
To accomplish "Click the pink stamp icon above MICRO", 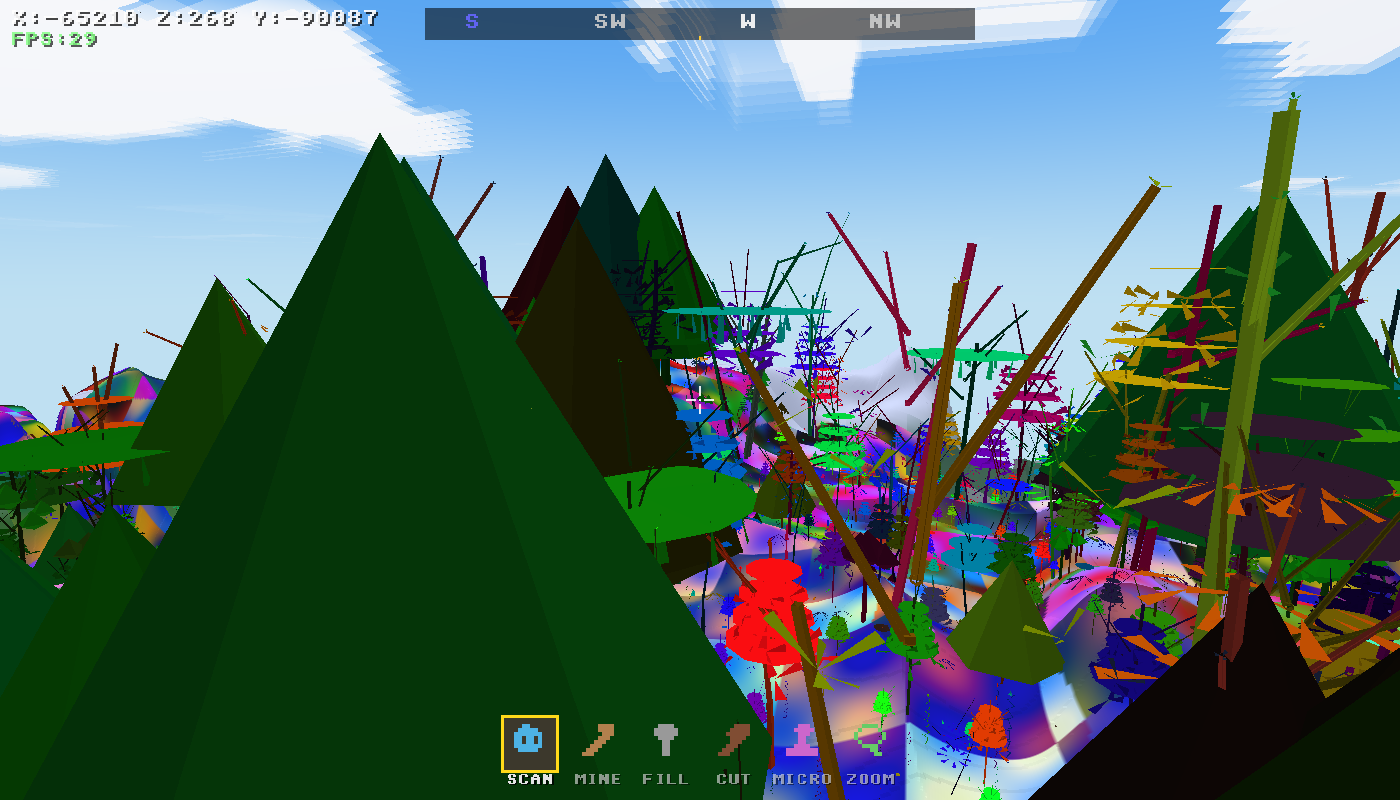I will tap(803, 741).
